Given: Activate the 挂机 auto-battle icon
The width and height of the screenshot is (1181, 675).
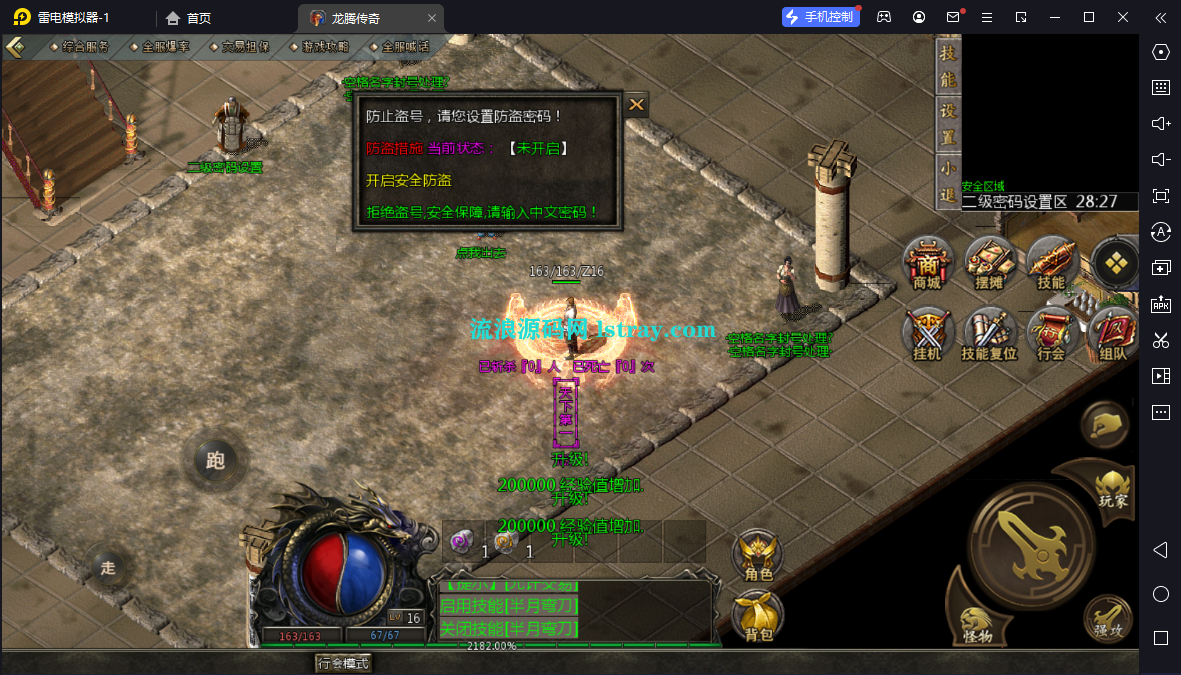Looking at the screenshot, I should pyautogui.click(x=927, y=335).
